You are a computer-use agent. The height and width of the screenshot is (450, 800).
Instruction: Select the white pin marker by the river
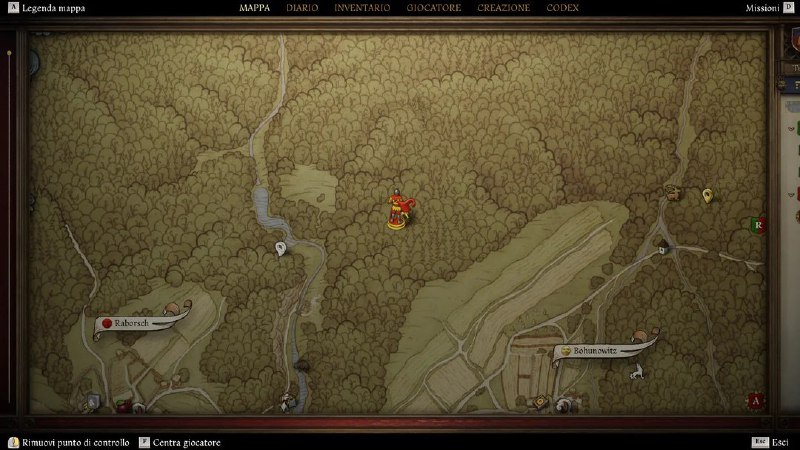click(x=281, y=248)
